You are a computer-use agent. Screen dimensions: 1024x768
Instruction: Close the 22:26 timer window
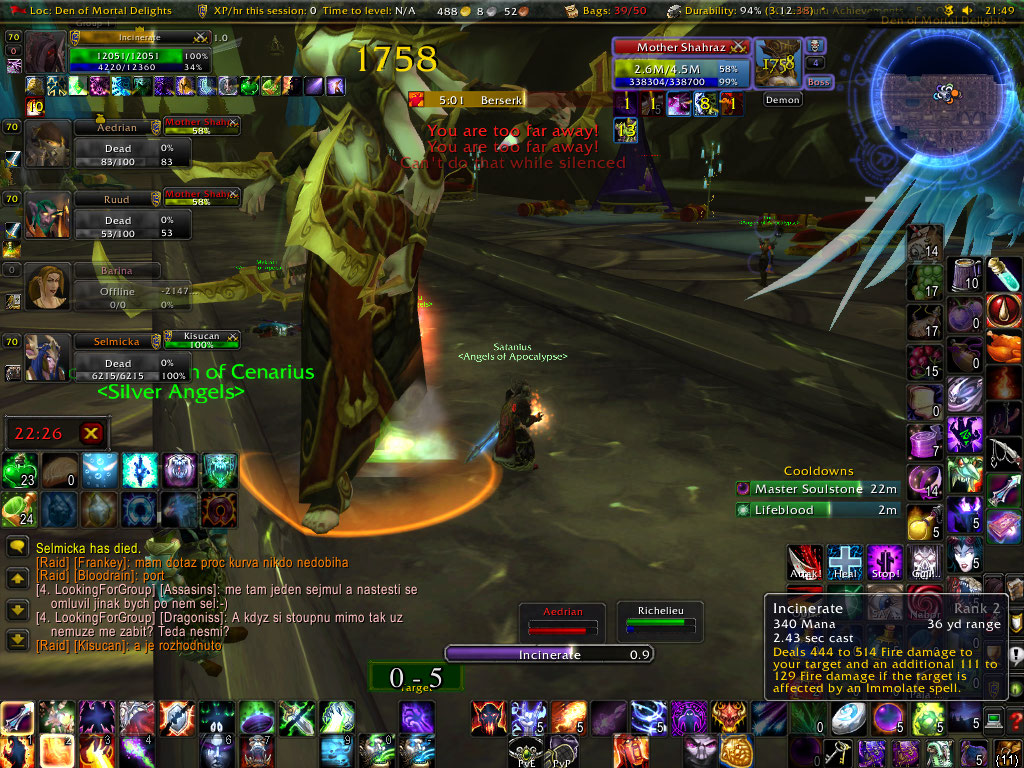pyautogui.click(x=91, y=433)
